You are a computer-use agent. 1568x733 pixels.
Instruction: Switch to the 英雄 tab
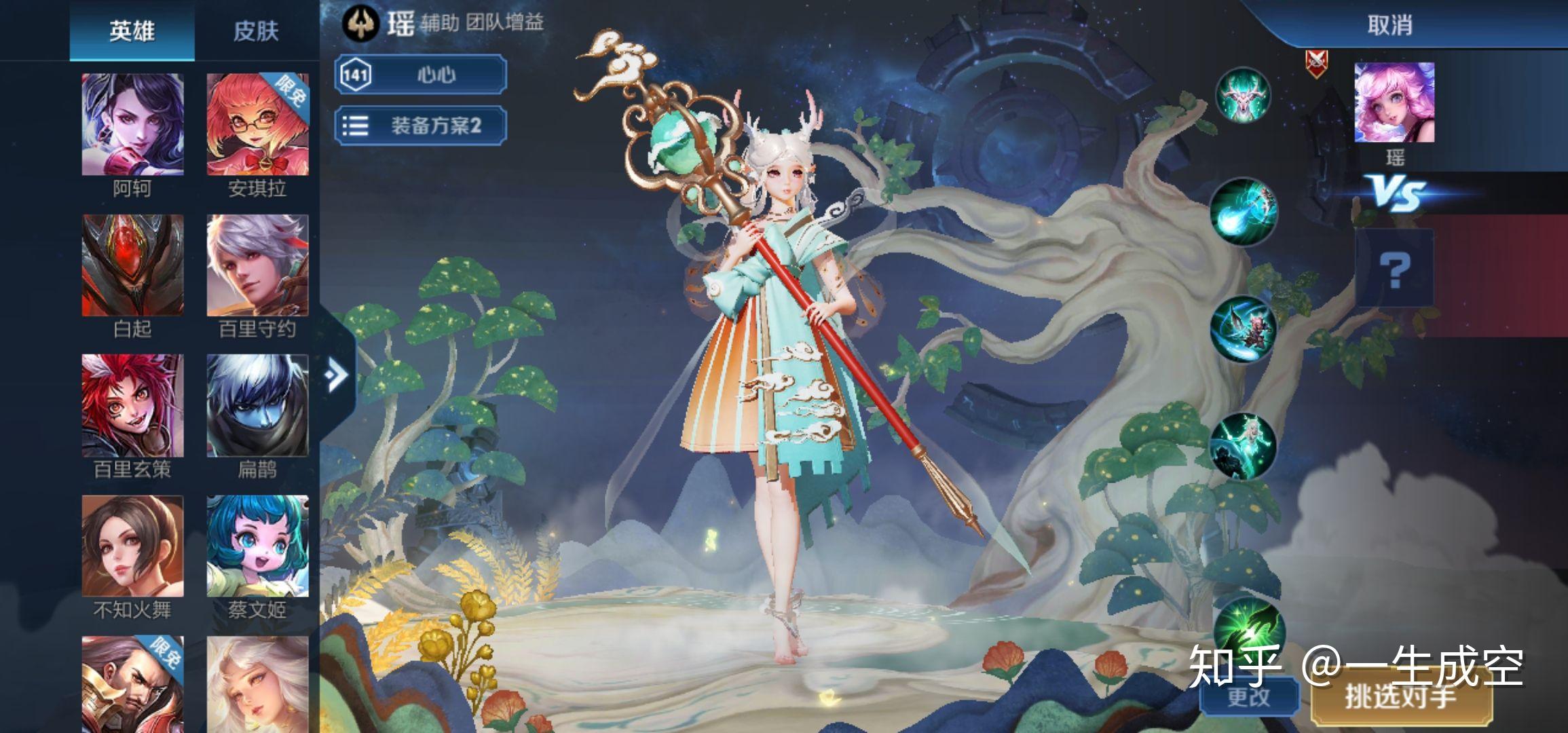click(x=132, y=31)
